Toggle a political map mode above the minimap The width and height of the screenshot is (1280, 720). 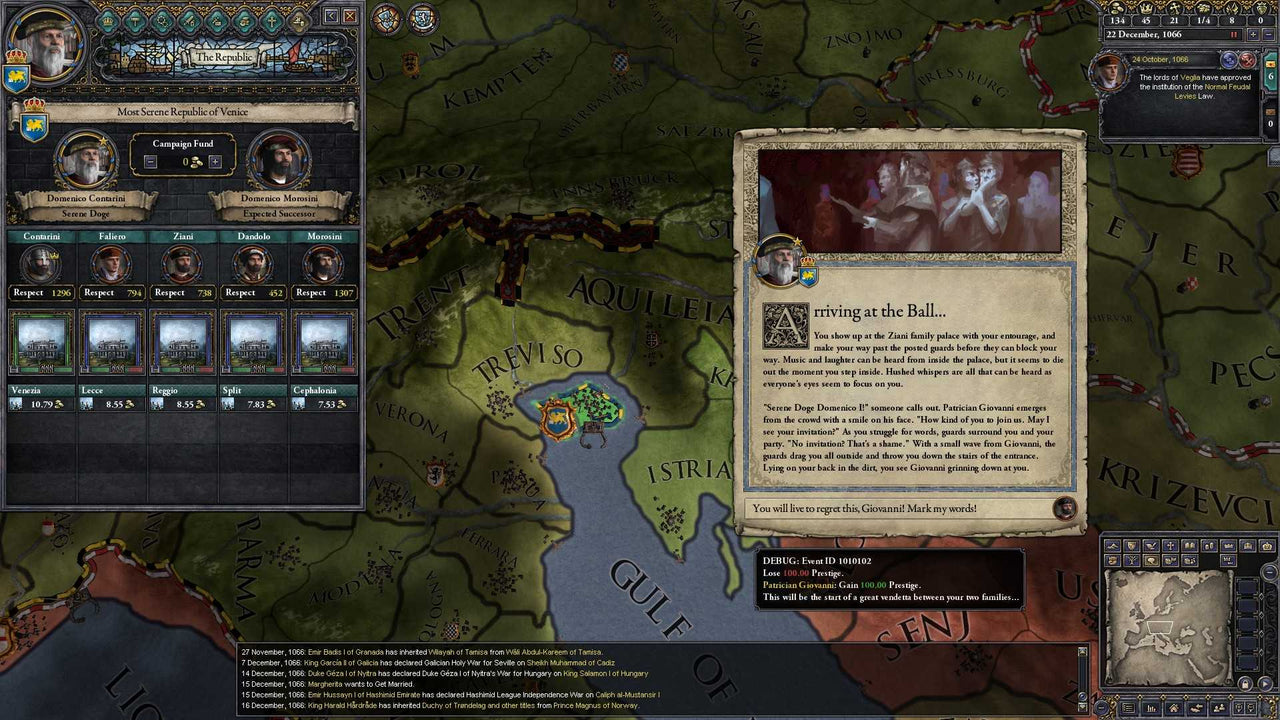click(1130, 544)
